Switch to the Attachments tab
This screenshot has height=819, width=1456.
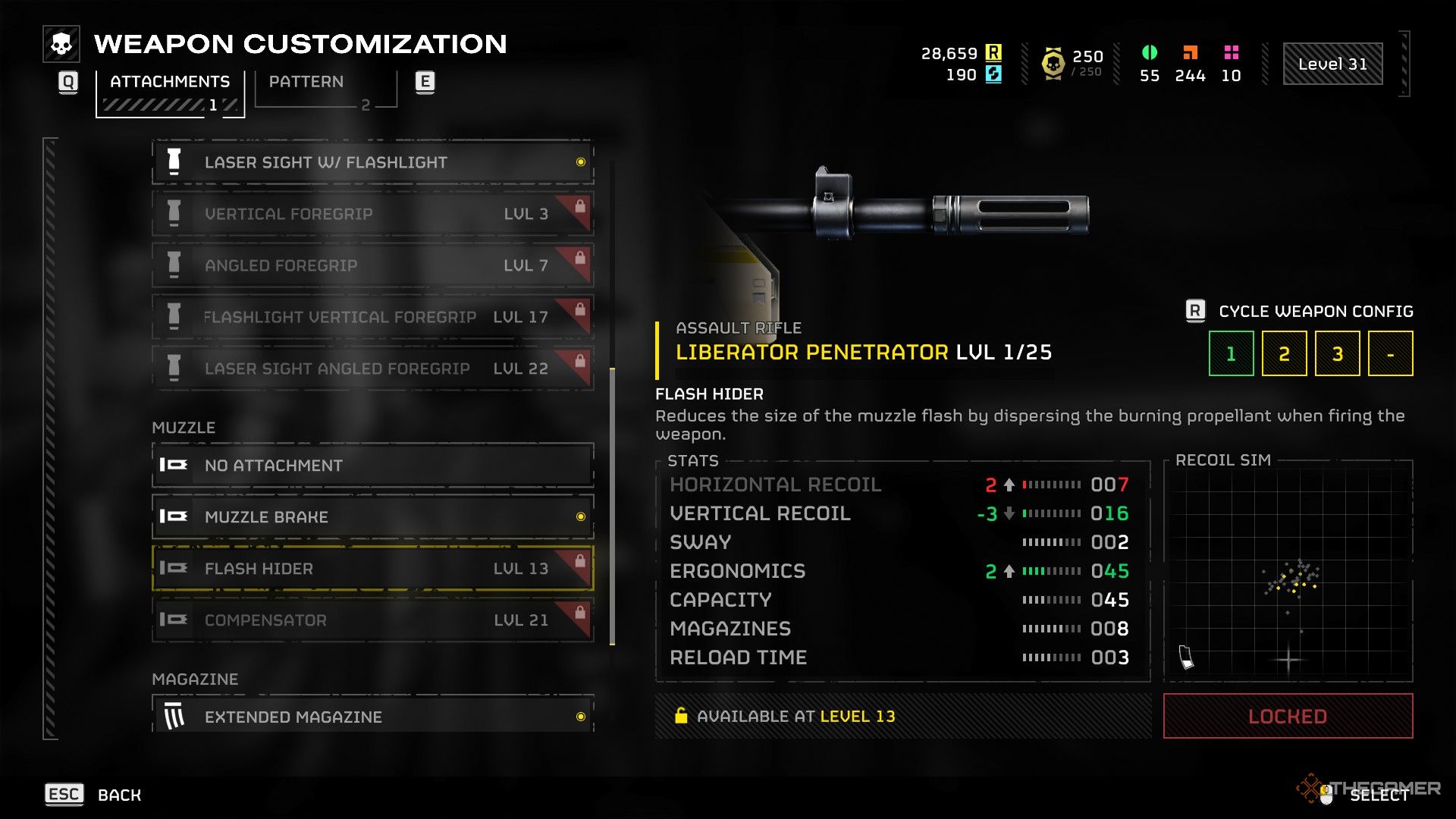click(x=169, y=82)
